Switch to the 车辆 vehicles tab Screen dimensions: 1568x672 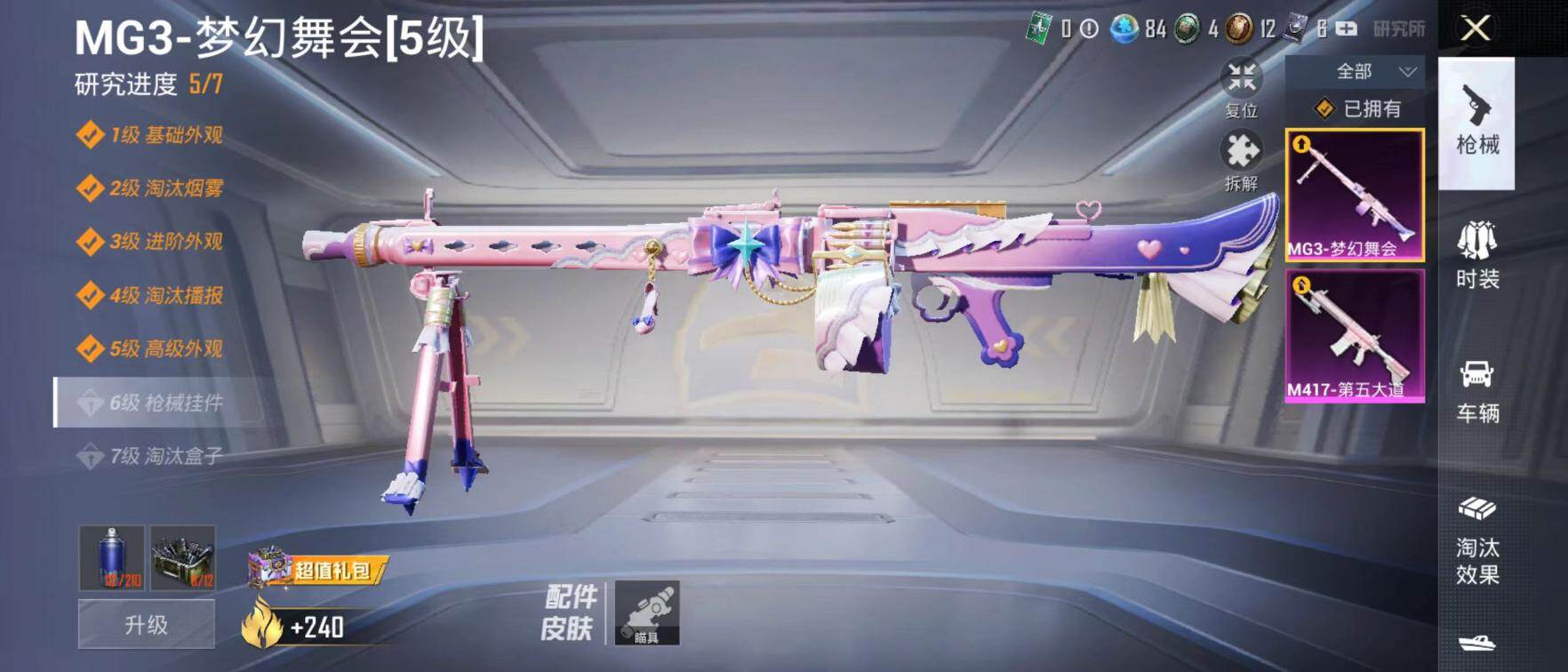click(1476, 391)
